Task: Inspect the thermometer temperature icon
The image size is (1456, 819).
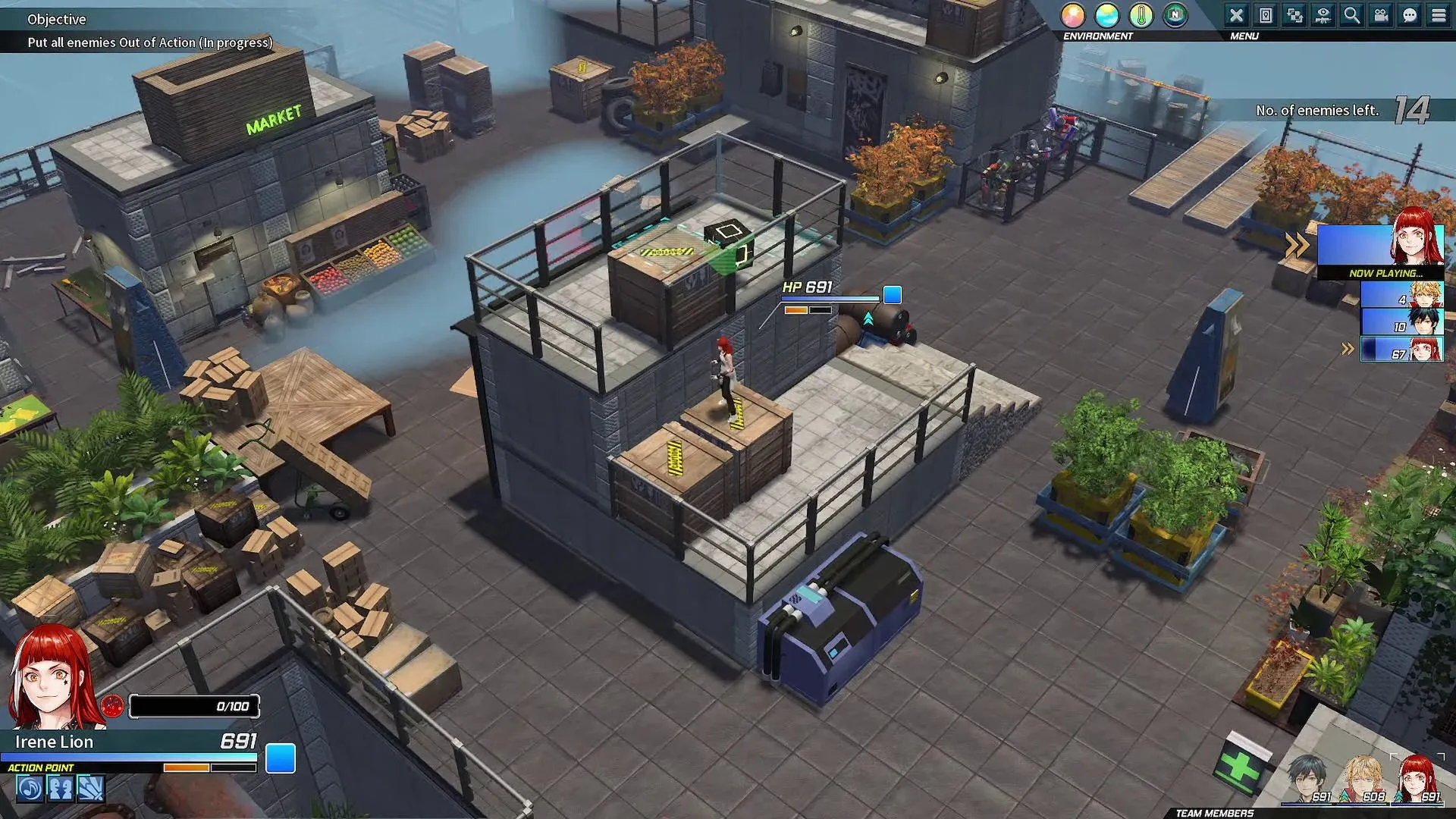Action: 1141,15
